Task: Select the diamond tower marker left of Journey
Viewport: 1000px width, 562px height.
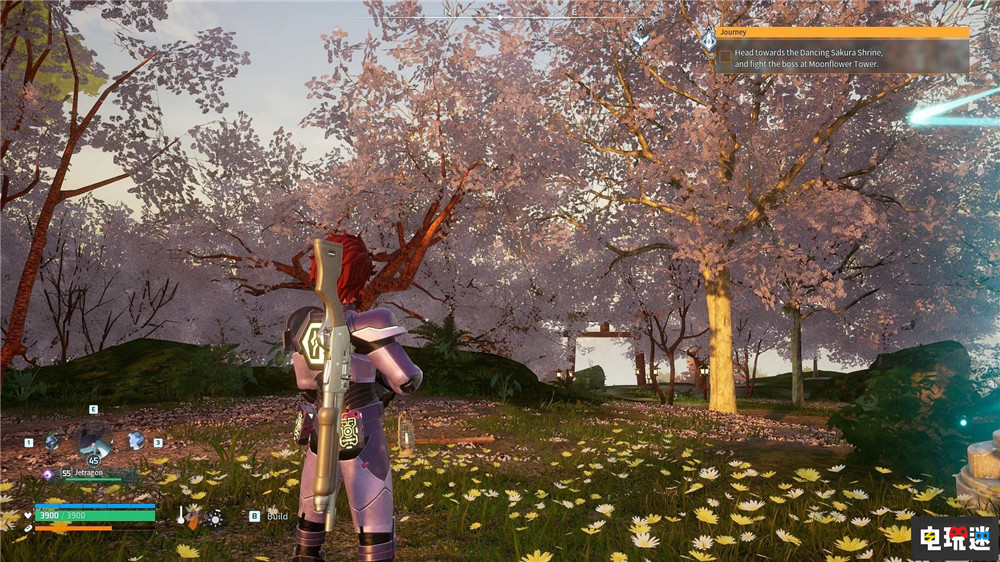Action: coord(708,40)
